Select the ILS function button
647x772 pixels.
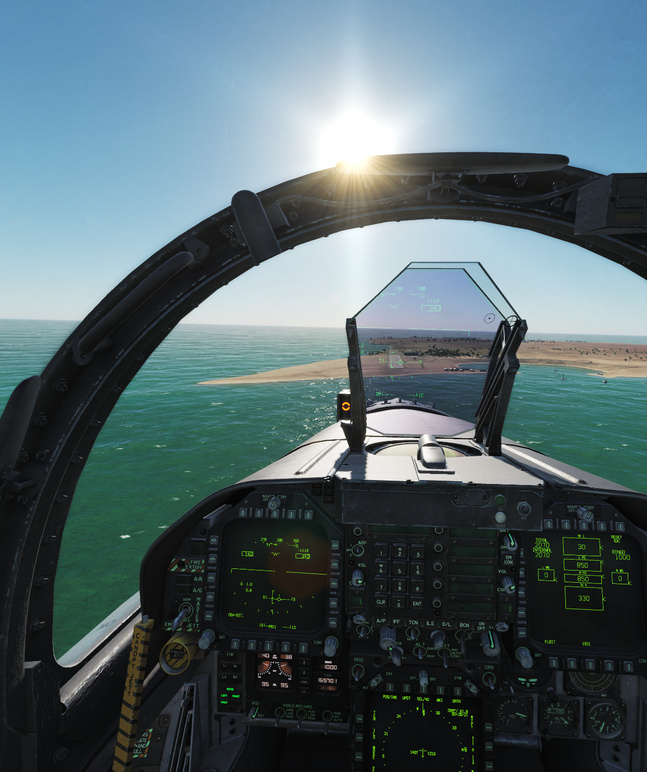pos(430,623)
